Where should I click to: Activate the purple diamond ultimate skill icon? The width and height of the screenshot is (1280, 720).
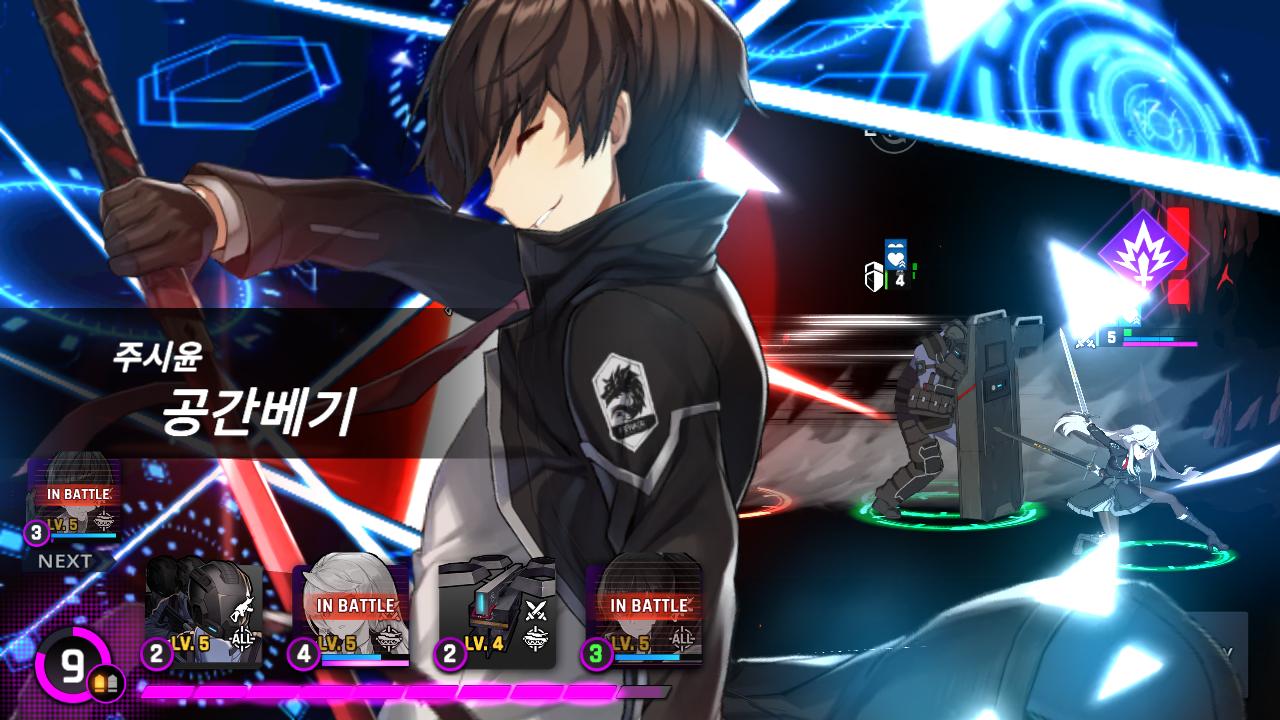[x=1142, y=250]
